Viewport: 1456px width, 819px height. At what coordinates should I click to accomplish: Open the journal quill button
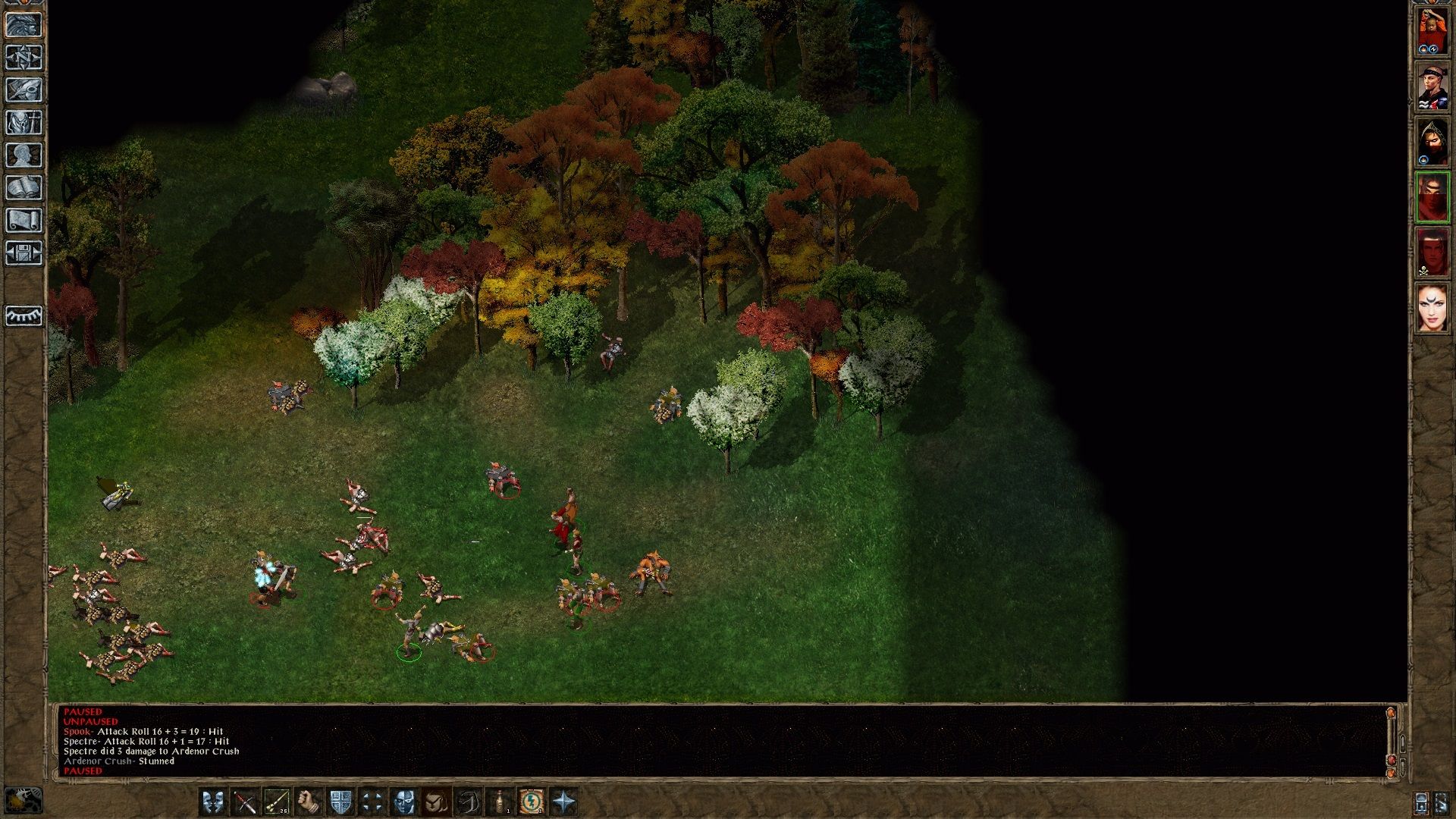[24, 90]
